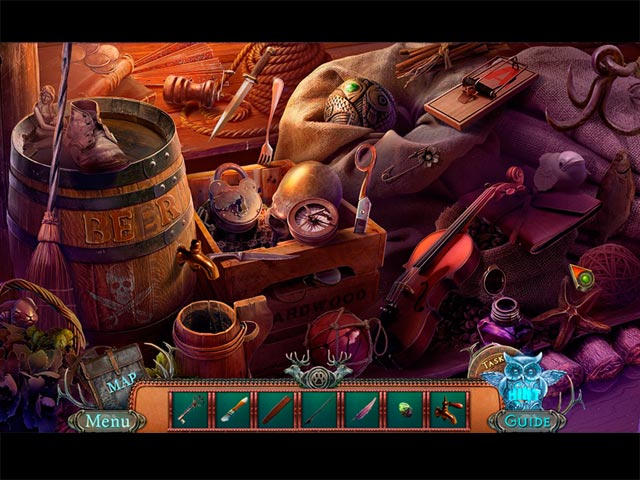Select the pink feather item slot
640x480 pixels.
click(363, 409)
